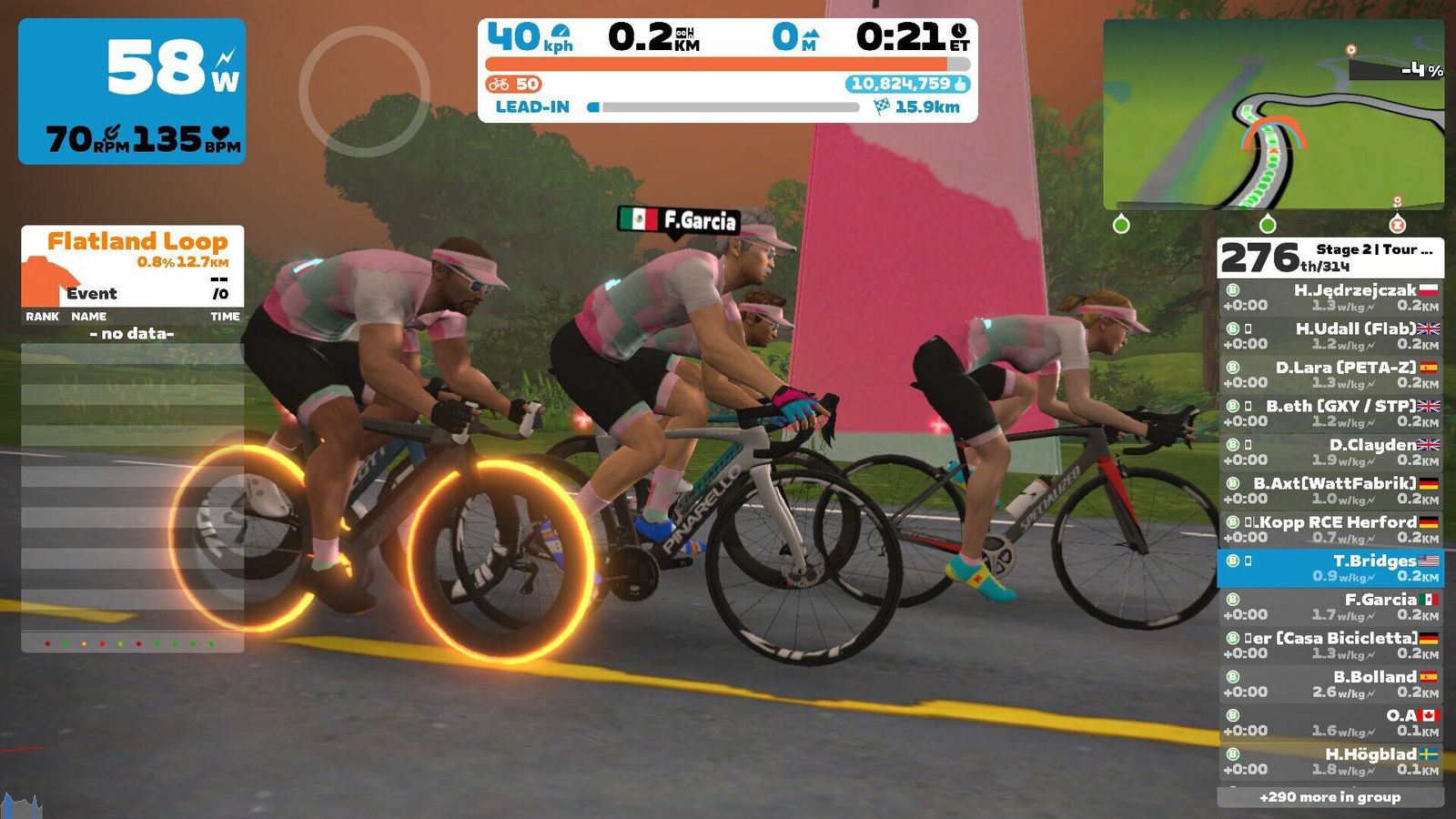Open the minimap in the corner
The width and height of the screenshot is (1456, 819).
[x=1273, y=115]
